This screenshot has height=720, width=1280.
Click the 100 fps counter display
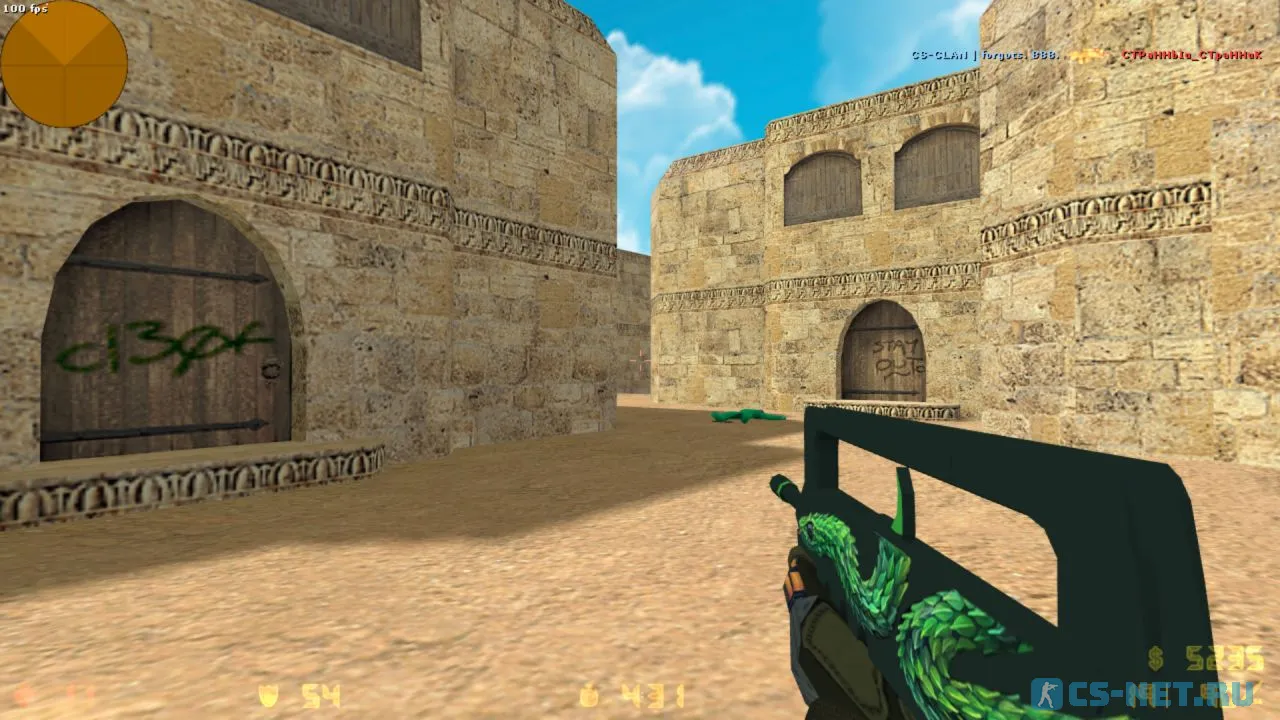pos(28,8)
